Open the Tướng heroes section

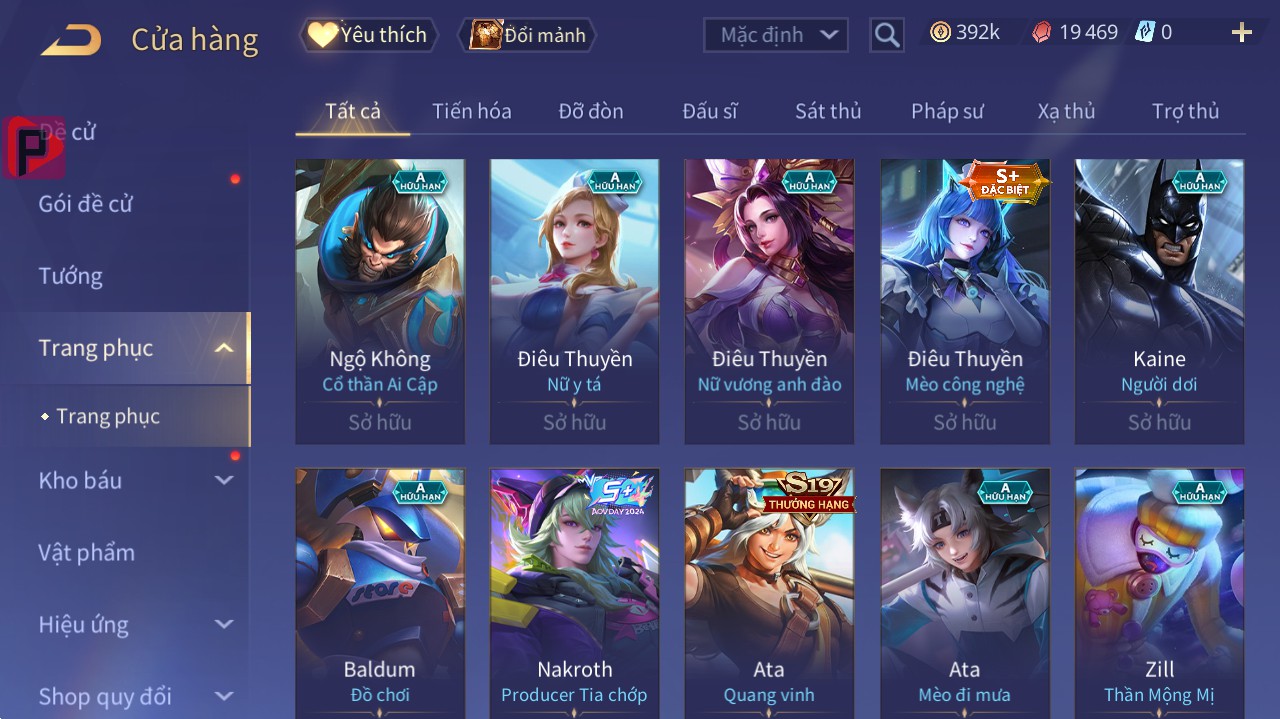coord(71,276)
